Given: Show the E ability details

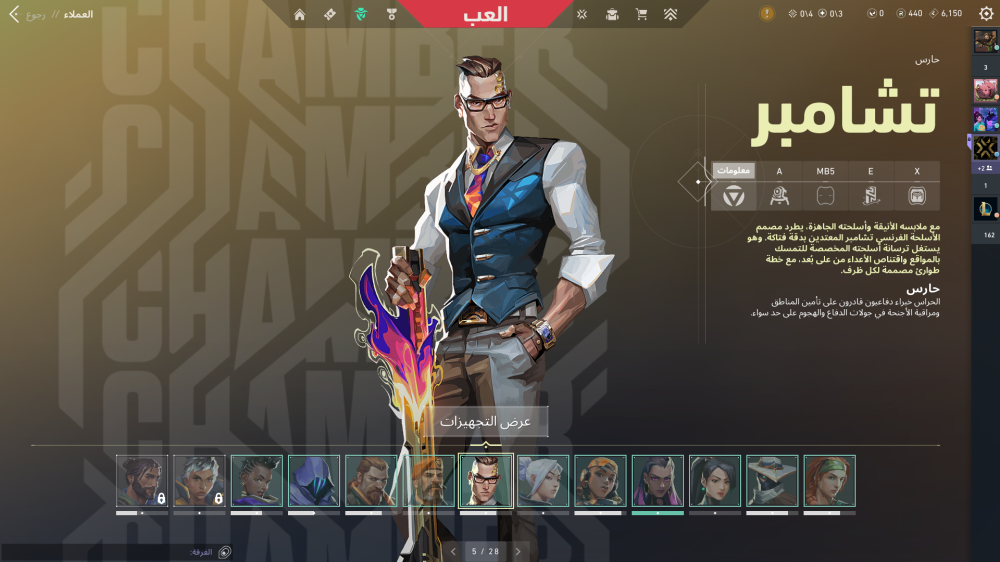Looking at the screenshot, I should [x=871, y=171].
